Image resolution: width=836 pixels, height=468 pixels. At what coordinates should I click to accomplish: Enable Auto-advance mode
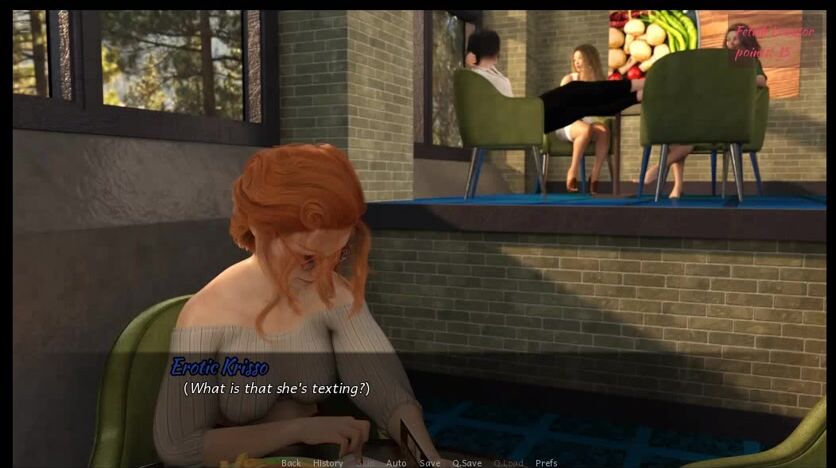396,463
